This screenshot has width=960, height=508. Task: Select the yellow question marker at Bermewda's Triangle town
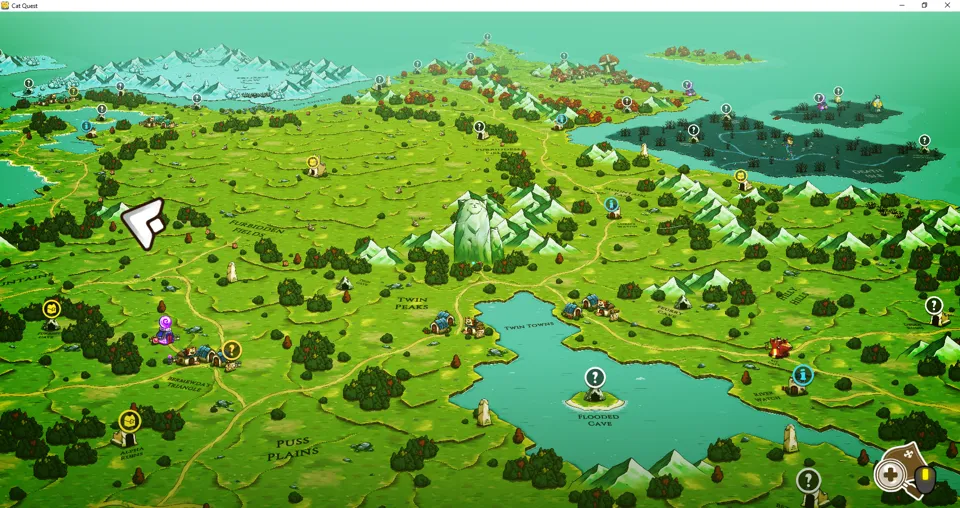232,350
